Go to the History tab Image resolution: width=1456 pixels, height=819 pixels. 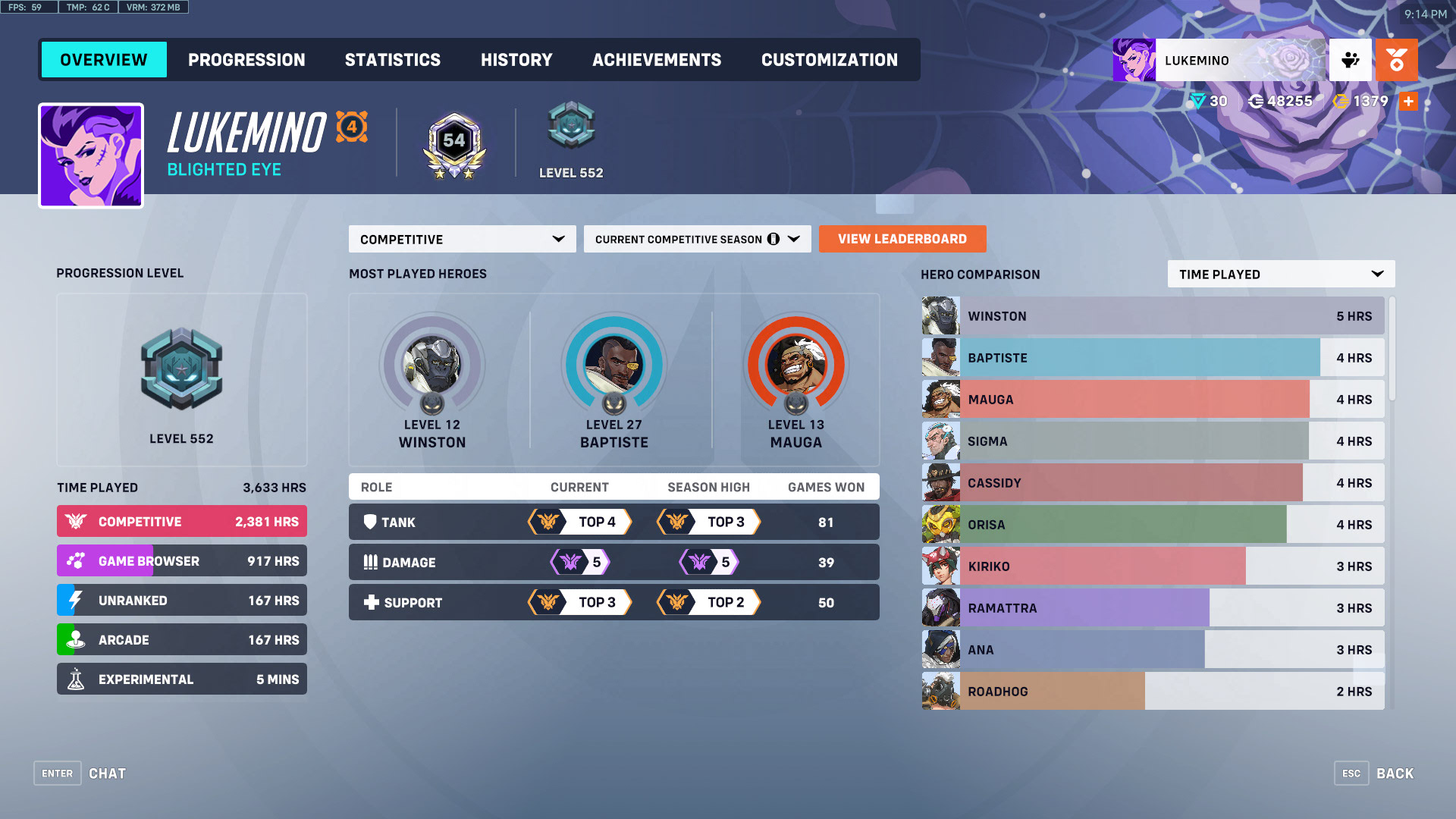(x=516, y=60)
